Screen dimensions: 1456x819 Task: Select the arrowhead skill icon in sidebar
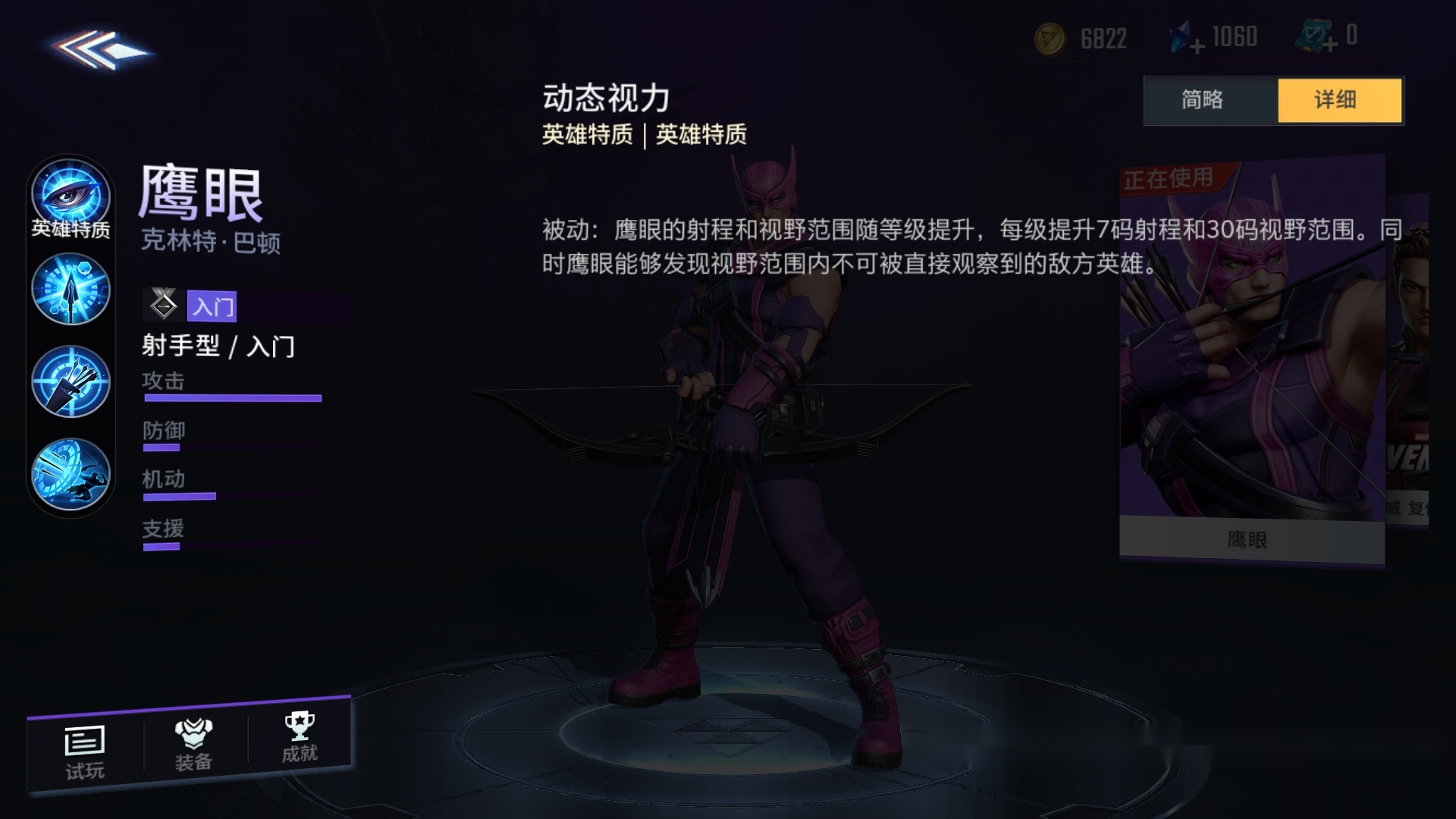pyautogui.click(x=71, y=290)
